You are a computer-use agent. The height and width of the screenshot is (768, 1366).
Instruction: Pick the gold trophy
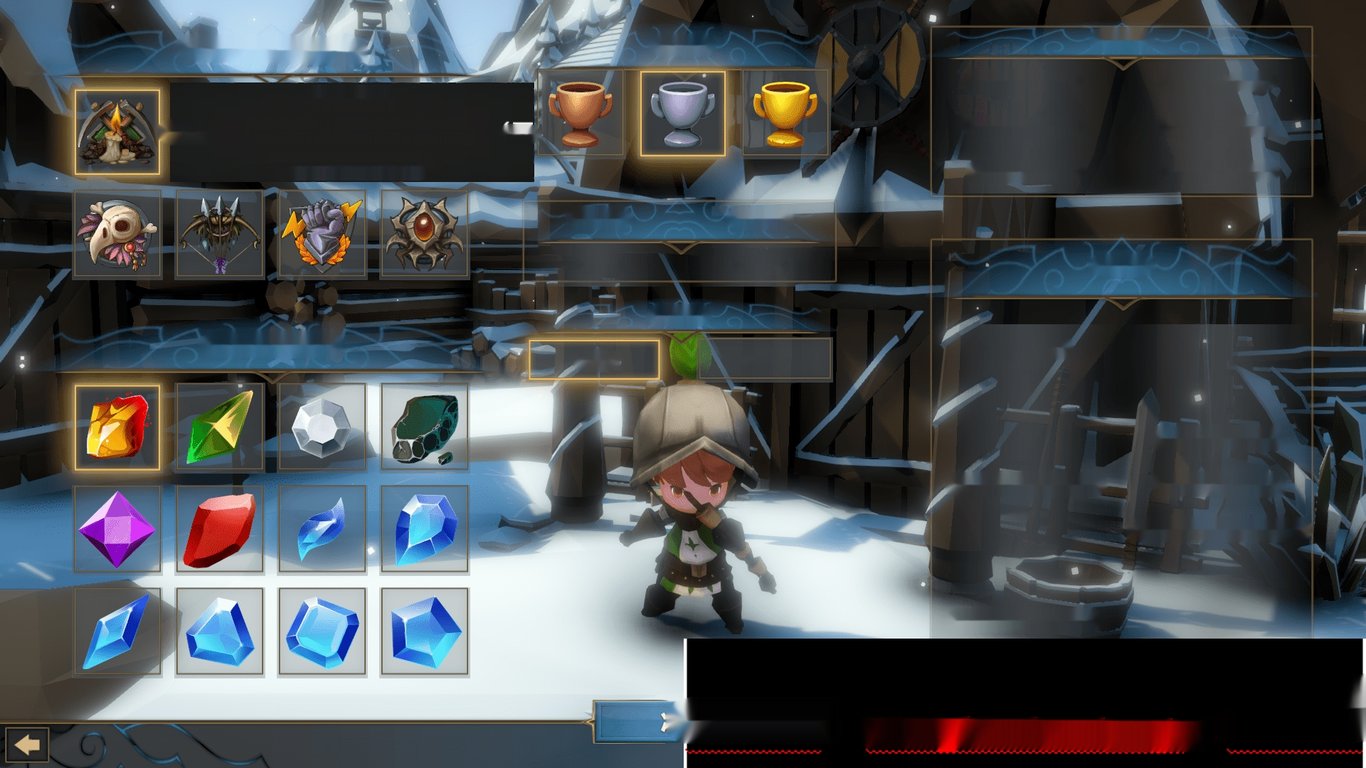(x=785, y=113)
